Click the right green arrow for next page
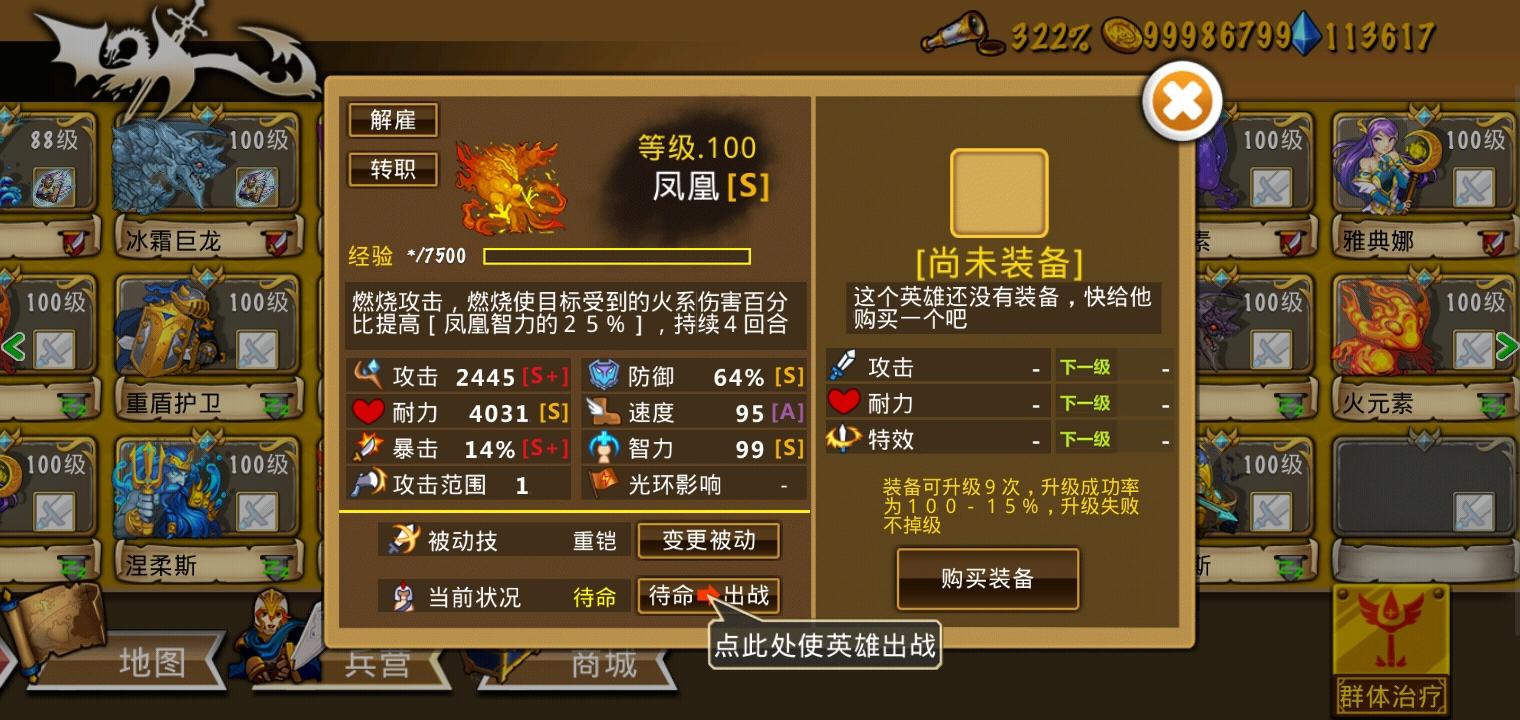Screen dimensions: 1520x720 tap(1506, 346)
